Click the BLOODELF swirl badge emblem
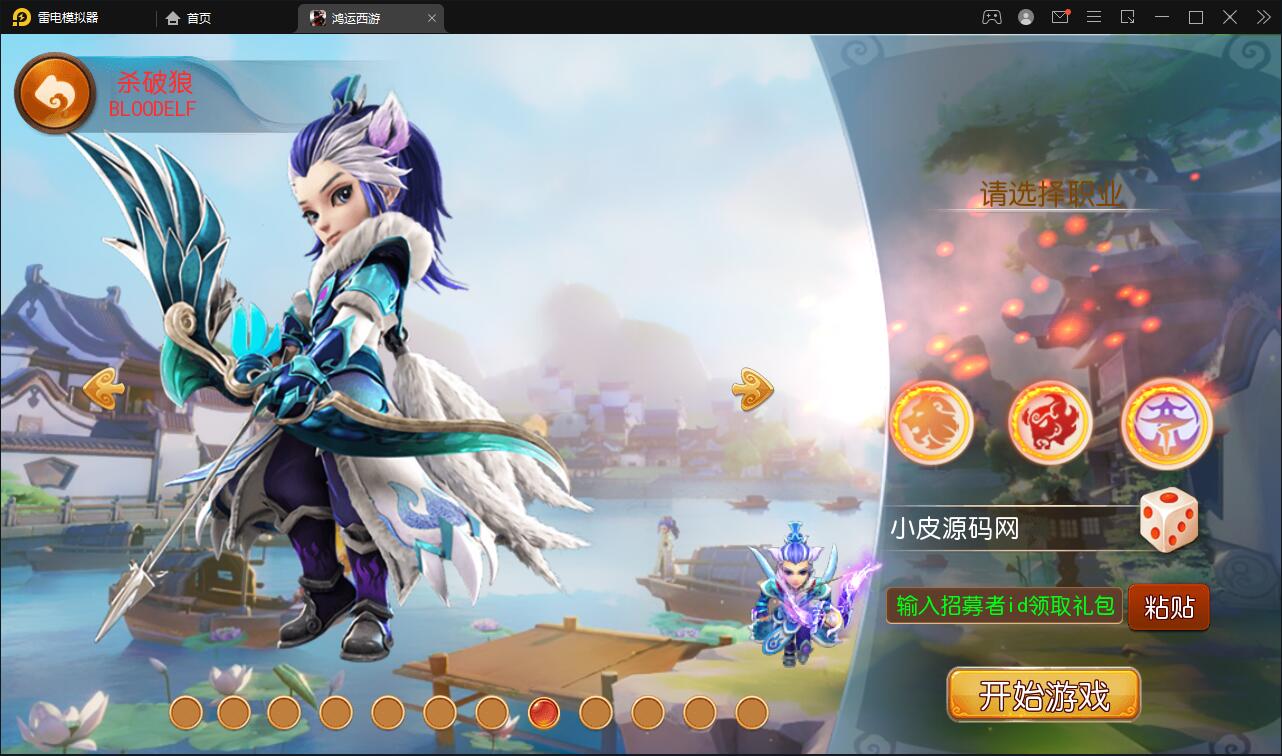Image resolution: width=1282 pixels, height=756 pixels. (x=55, y=92)
